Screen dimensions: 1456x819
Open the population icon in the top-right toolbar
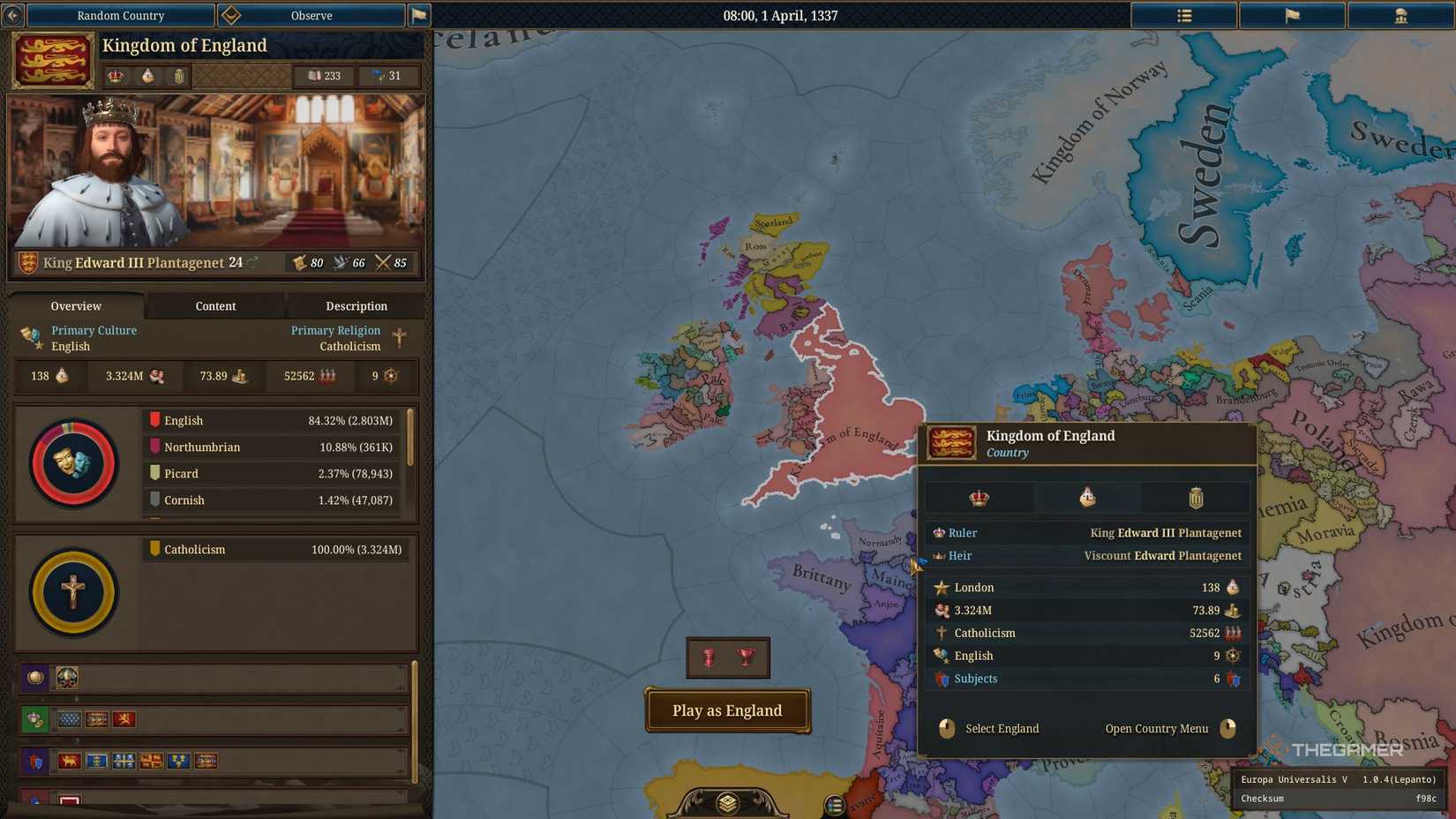(1400, 15)
